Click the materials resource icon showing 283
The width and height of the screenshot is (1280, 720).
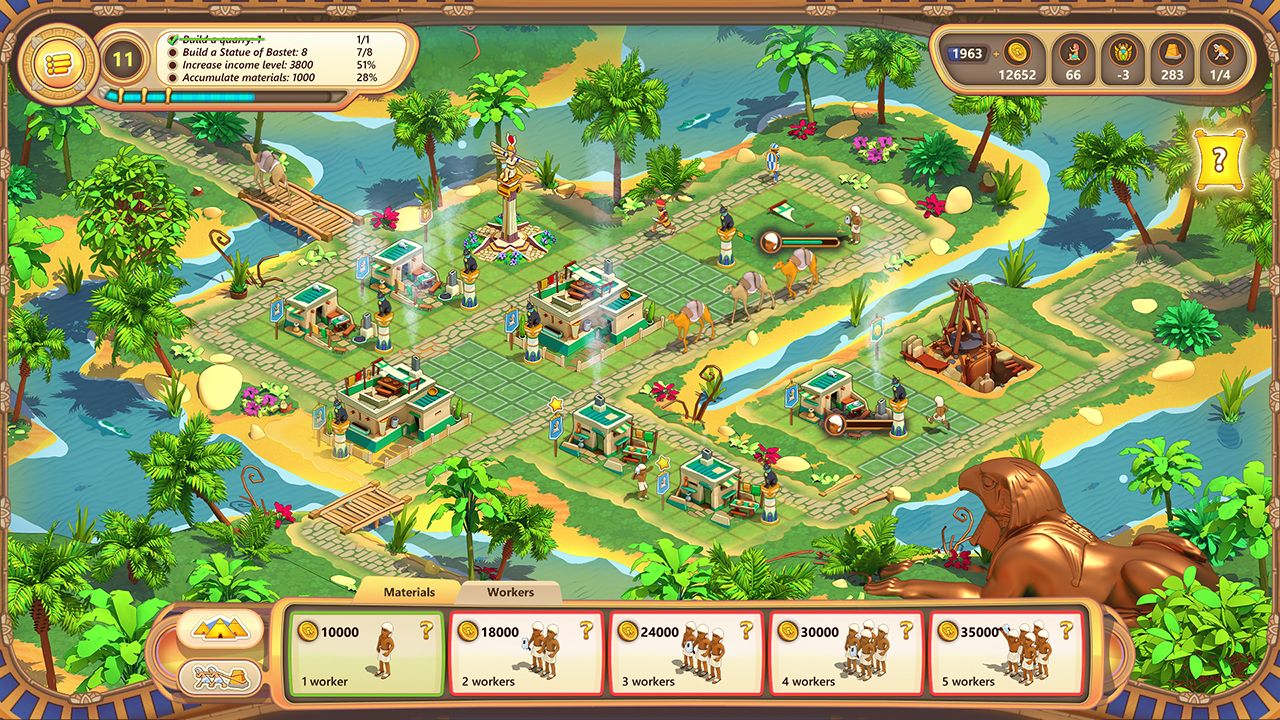(x=1172, y=49)
